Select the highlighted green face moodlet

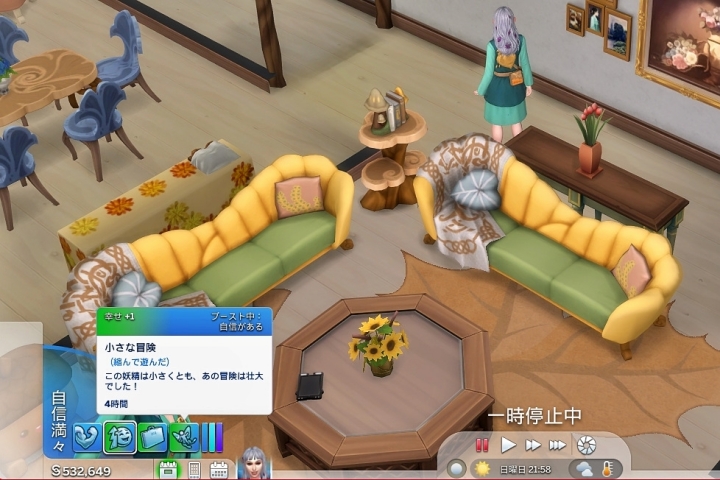point(119,436)
